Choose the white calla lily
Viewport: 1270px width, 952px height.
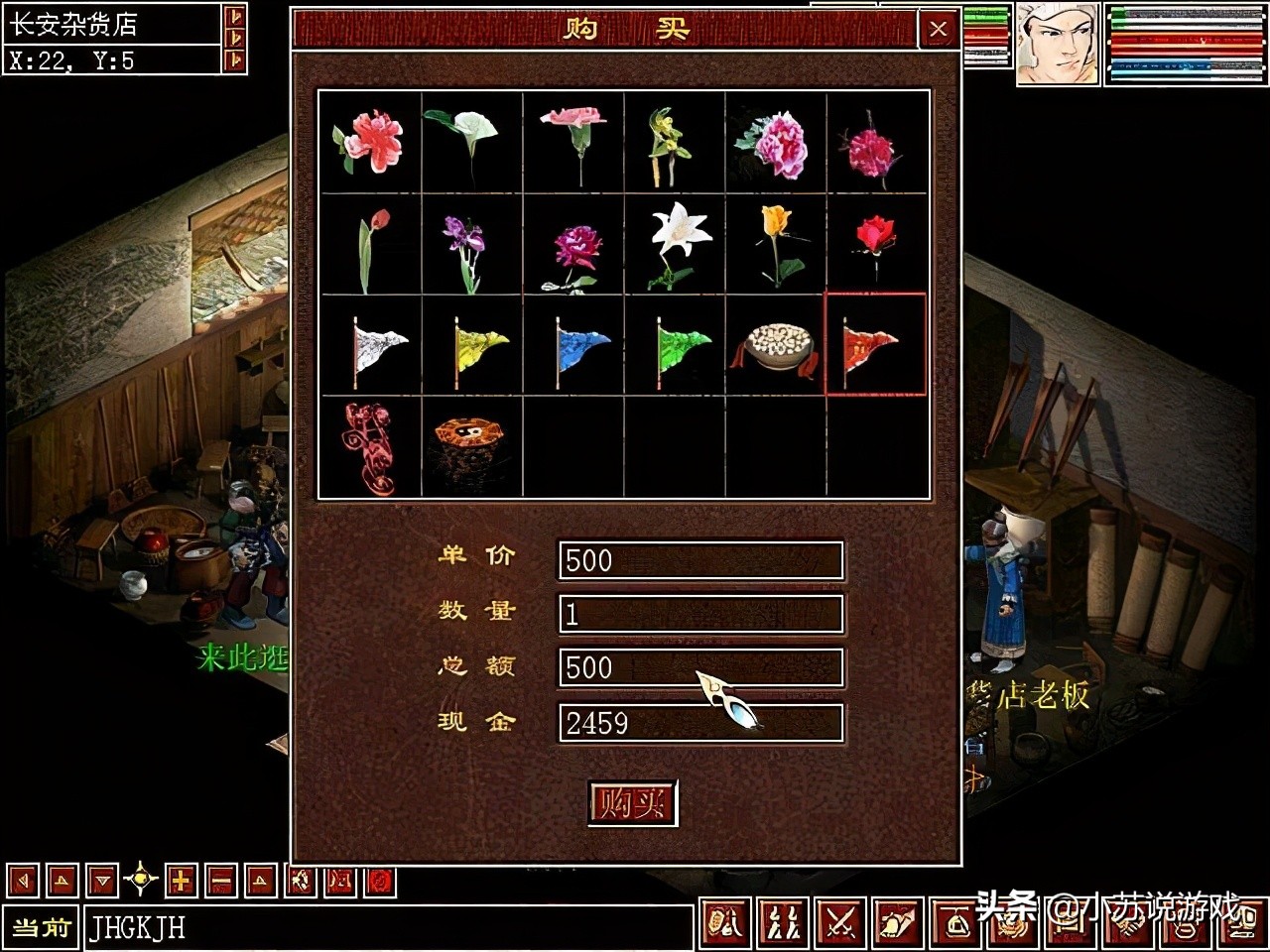pyautogui.click(x=468, y=142)
